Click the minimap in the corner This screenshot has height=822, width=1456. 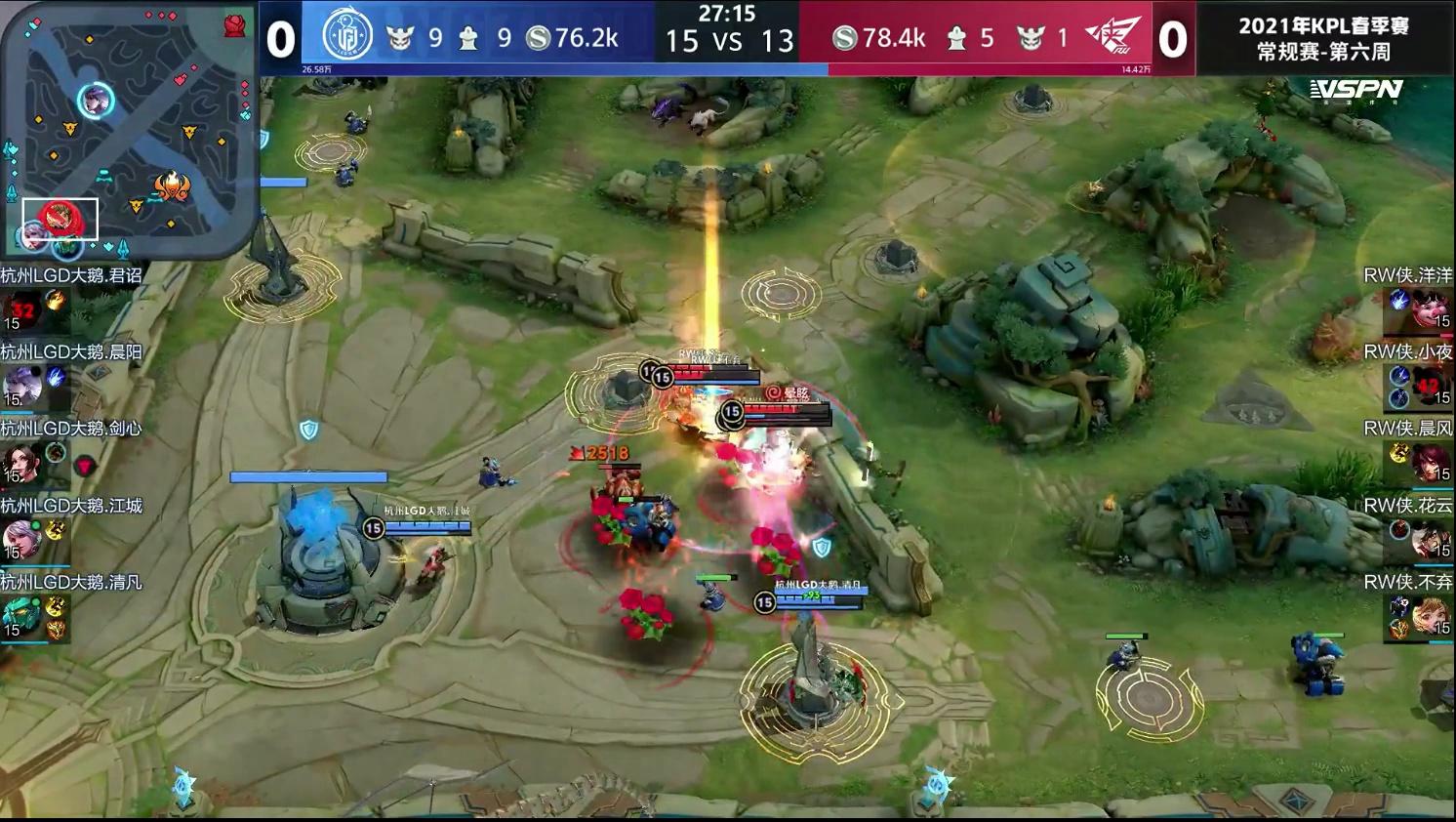pos(127,127)
